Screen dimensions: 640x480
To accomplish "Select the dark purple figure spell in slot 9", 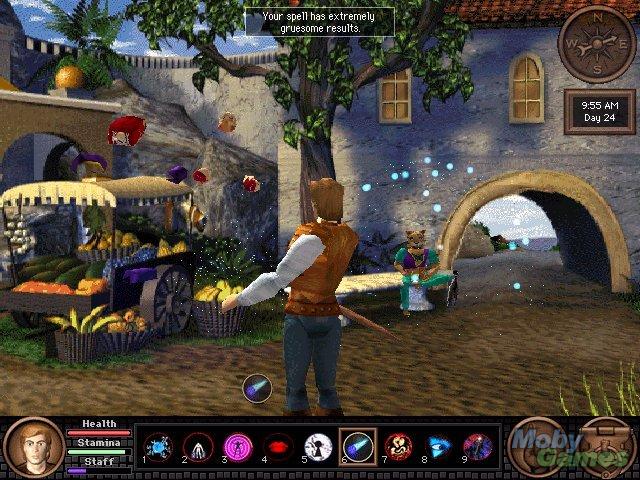I will (x=477, y=446).
